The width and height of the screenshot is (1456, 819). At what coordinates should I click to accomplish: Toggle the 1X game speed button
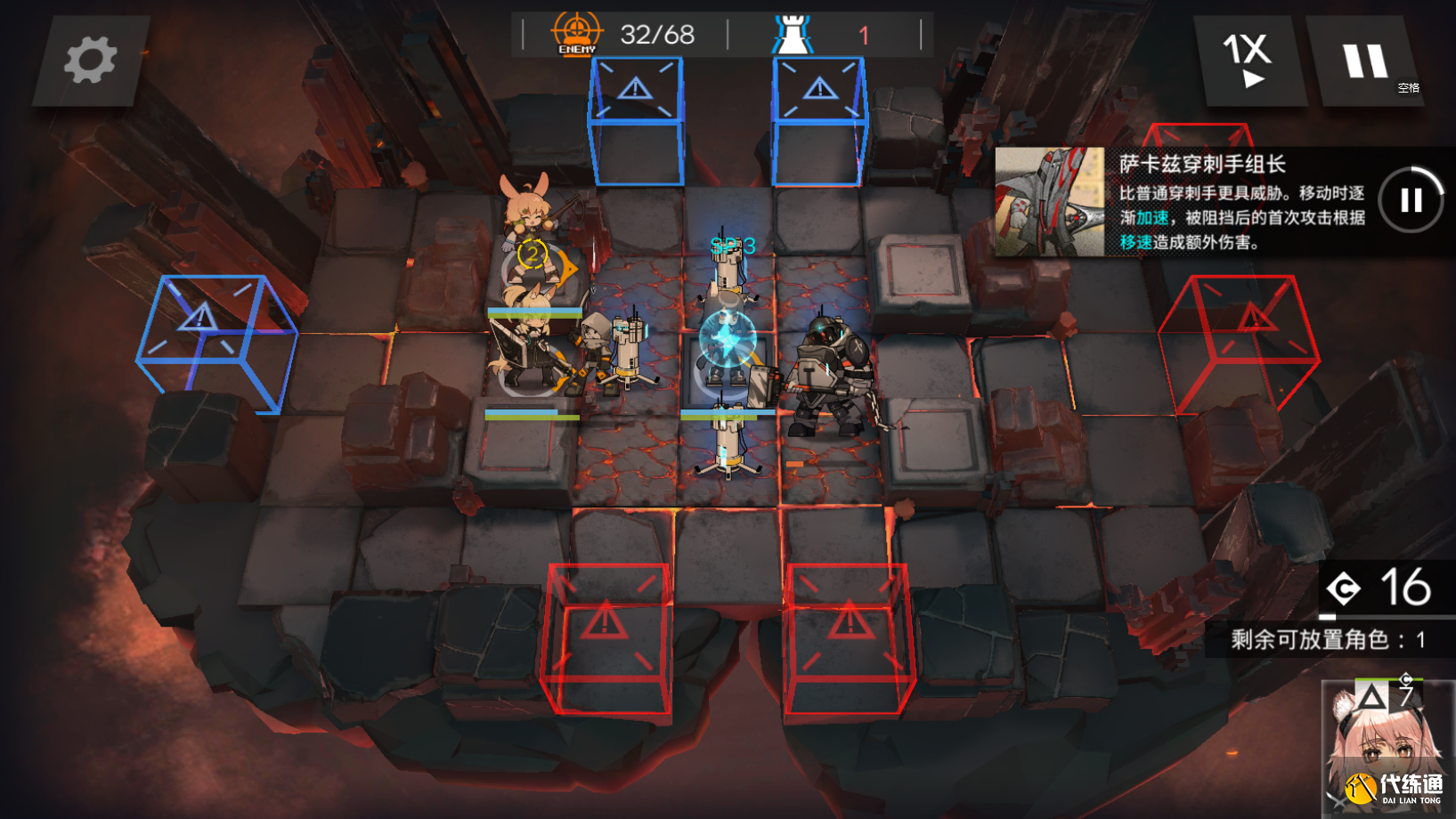click(x=1249, y=61)
